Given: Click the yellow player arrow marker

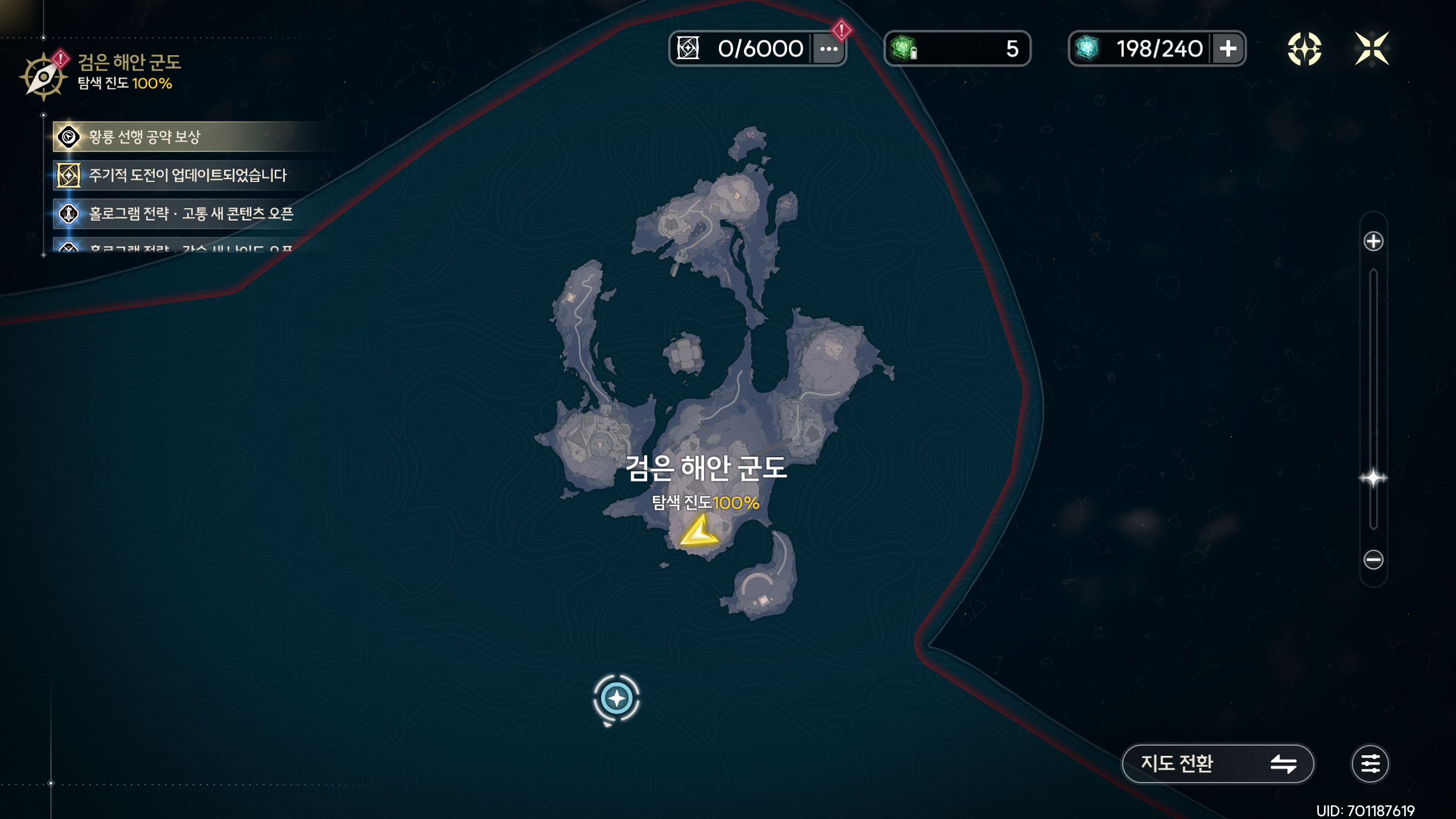Looking at the screenshot, I should pyautogui.click(x=699, y=532).
